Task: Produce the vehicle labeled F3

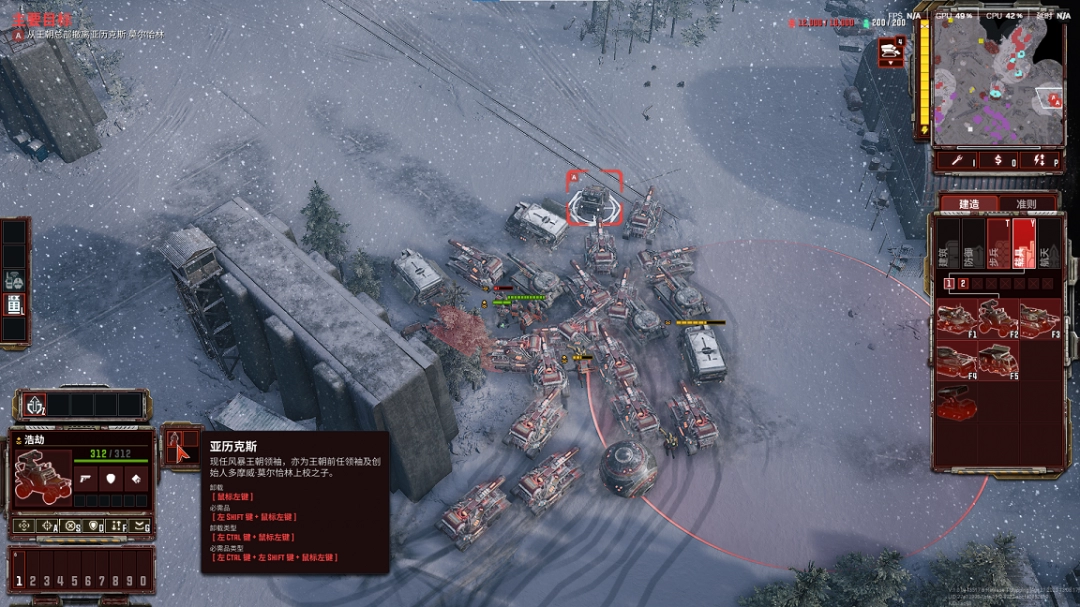Action: 1040,319
